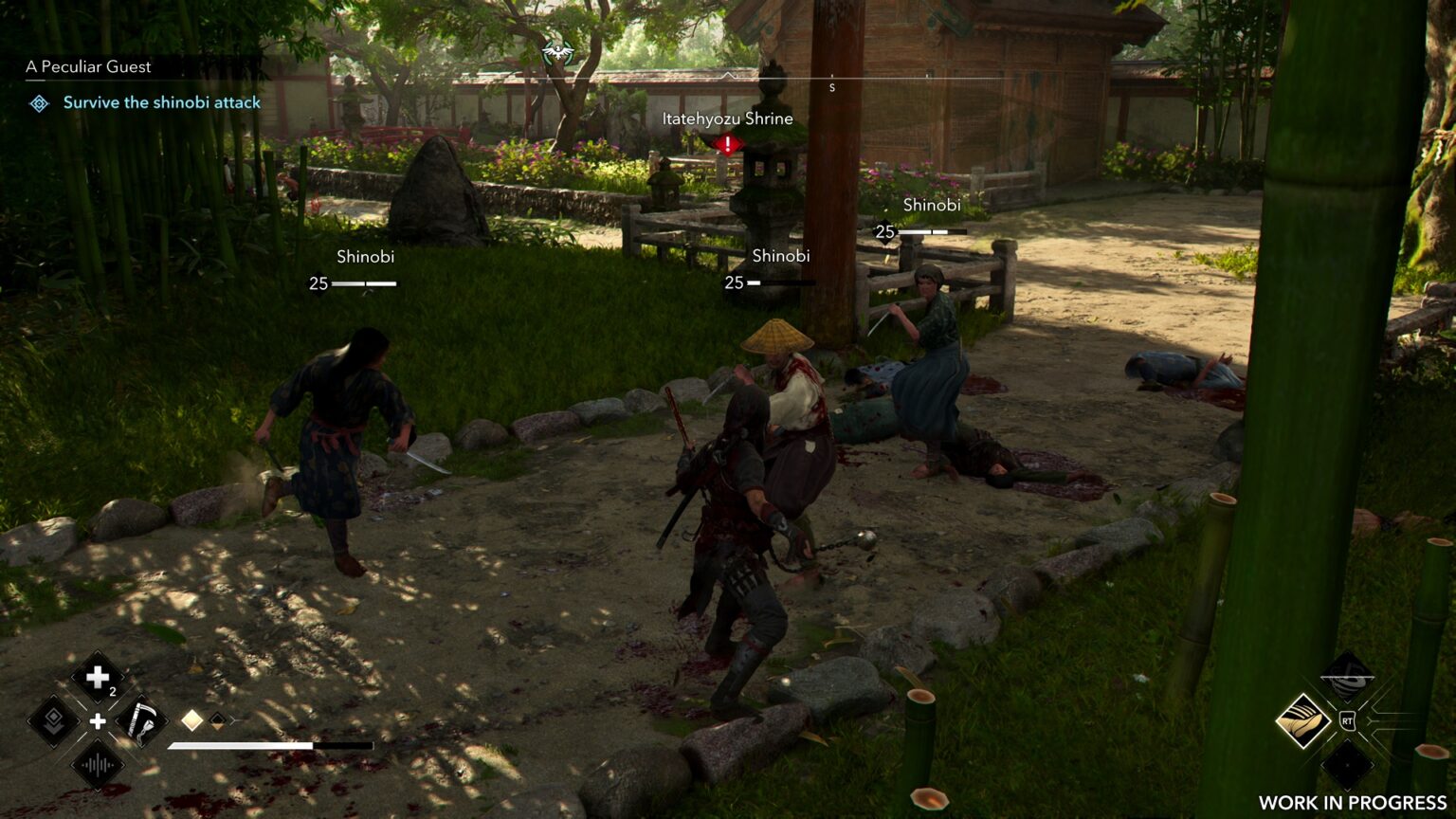Image resolution: width=1456 pixels, height=819 pixels.
Task: Toggle the objective diamond beside the mission text
Action: pos(39,103)
